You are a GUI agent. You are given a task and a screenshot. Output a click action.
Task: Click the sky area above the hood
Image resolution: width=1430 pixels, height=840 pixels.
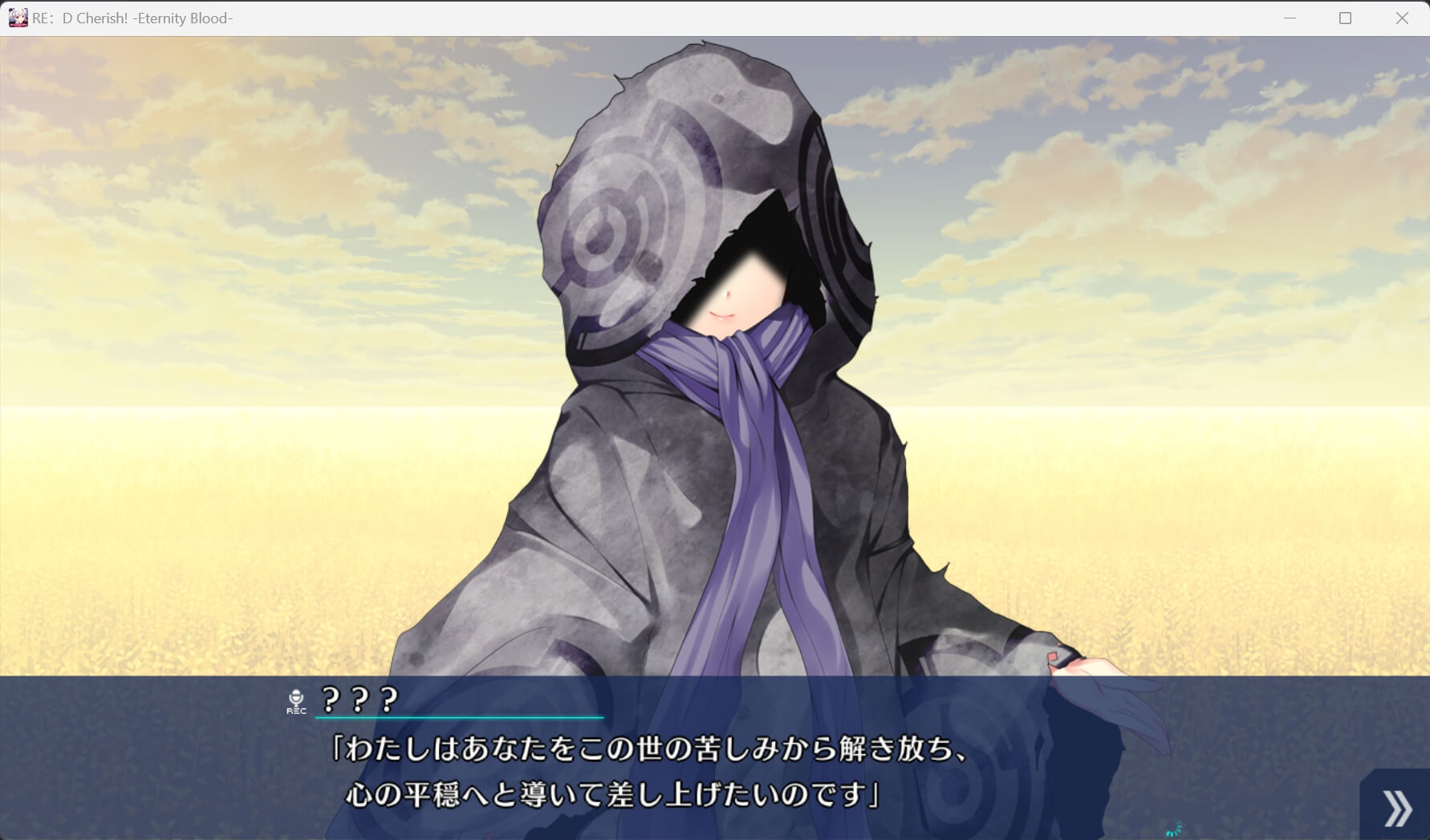321,120
